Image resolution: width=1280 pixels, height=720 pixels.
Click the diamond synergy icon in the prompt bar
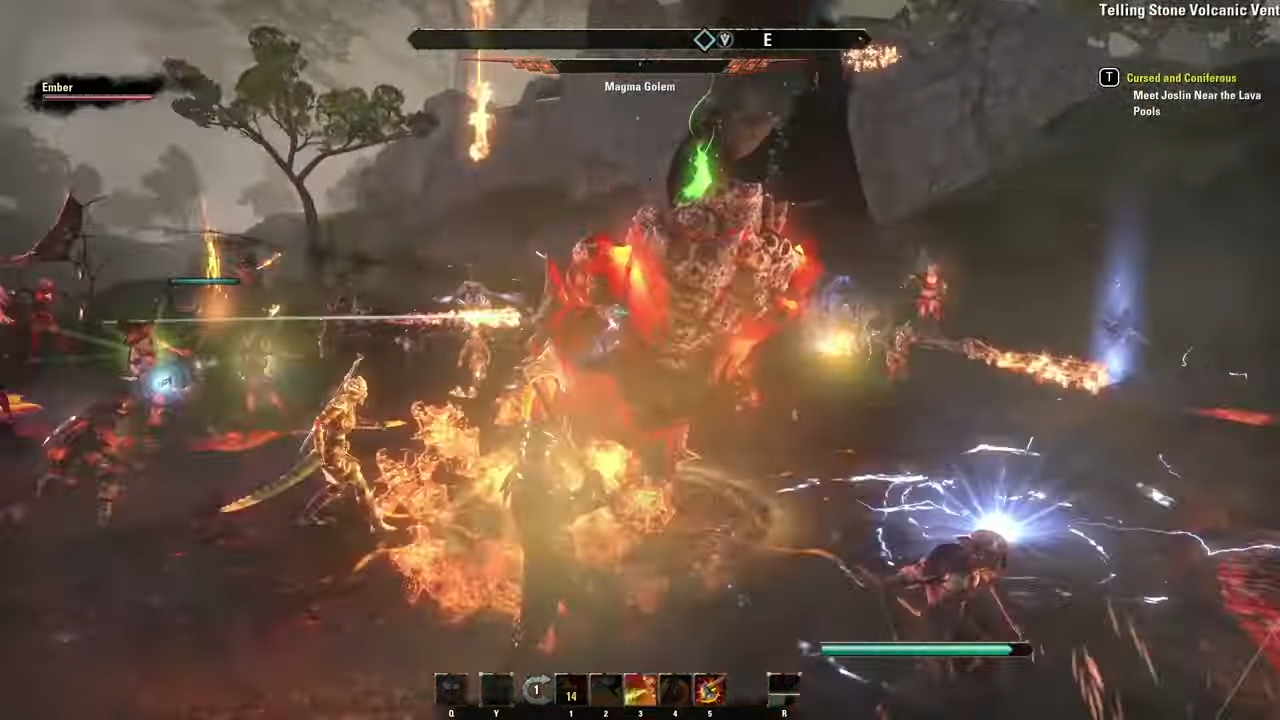point(705,39)
